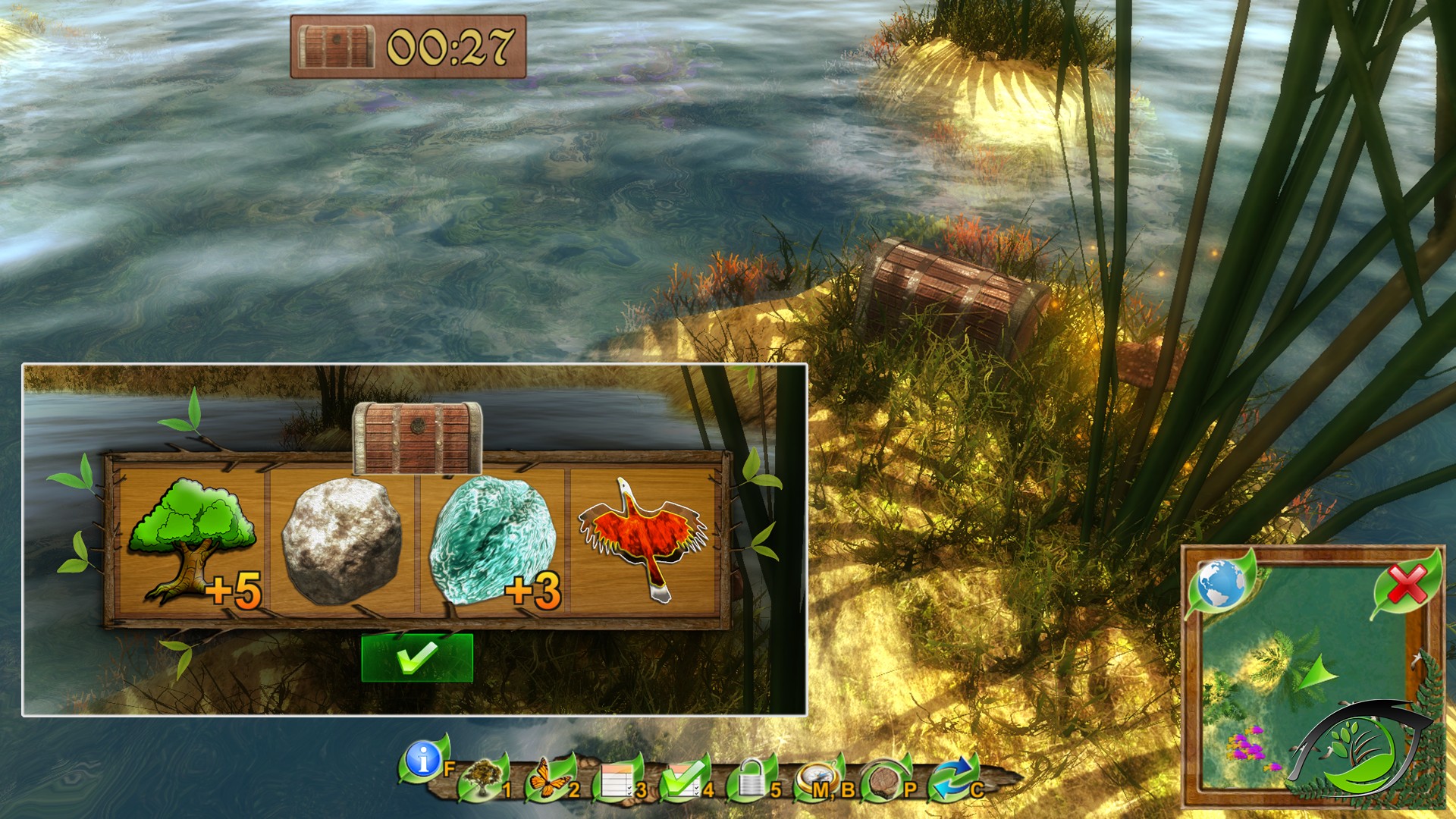Screen dimensions: 1456x819
Task: Confirm chest rewards with the green checkmark
Action: point(417,657)
